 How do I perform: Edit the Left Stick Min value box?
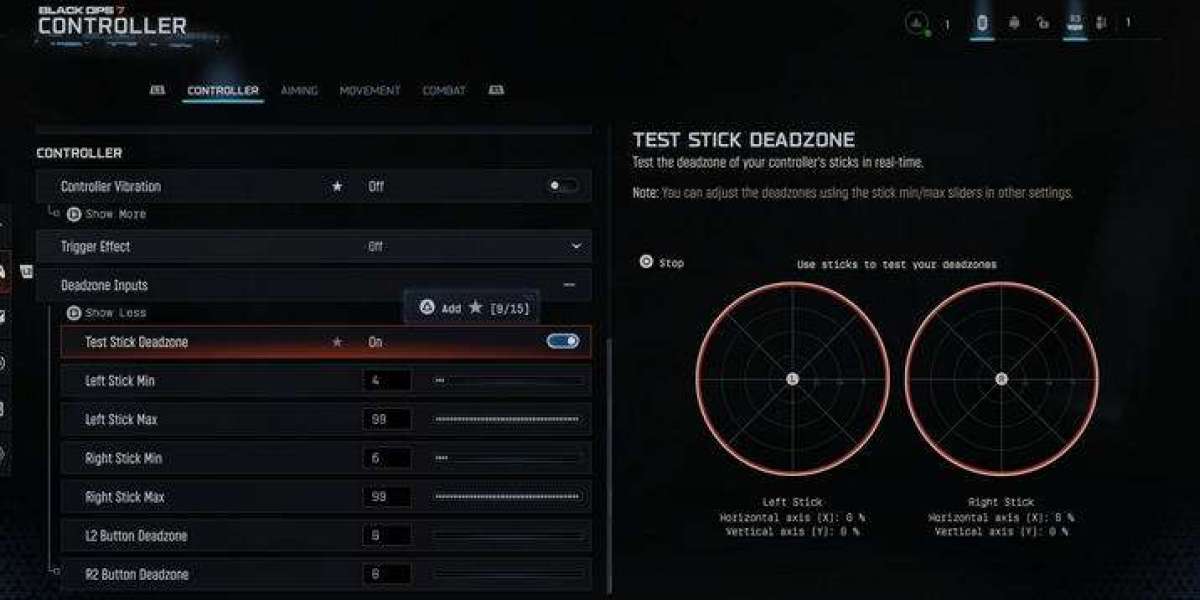386,381
